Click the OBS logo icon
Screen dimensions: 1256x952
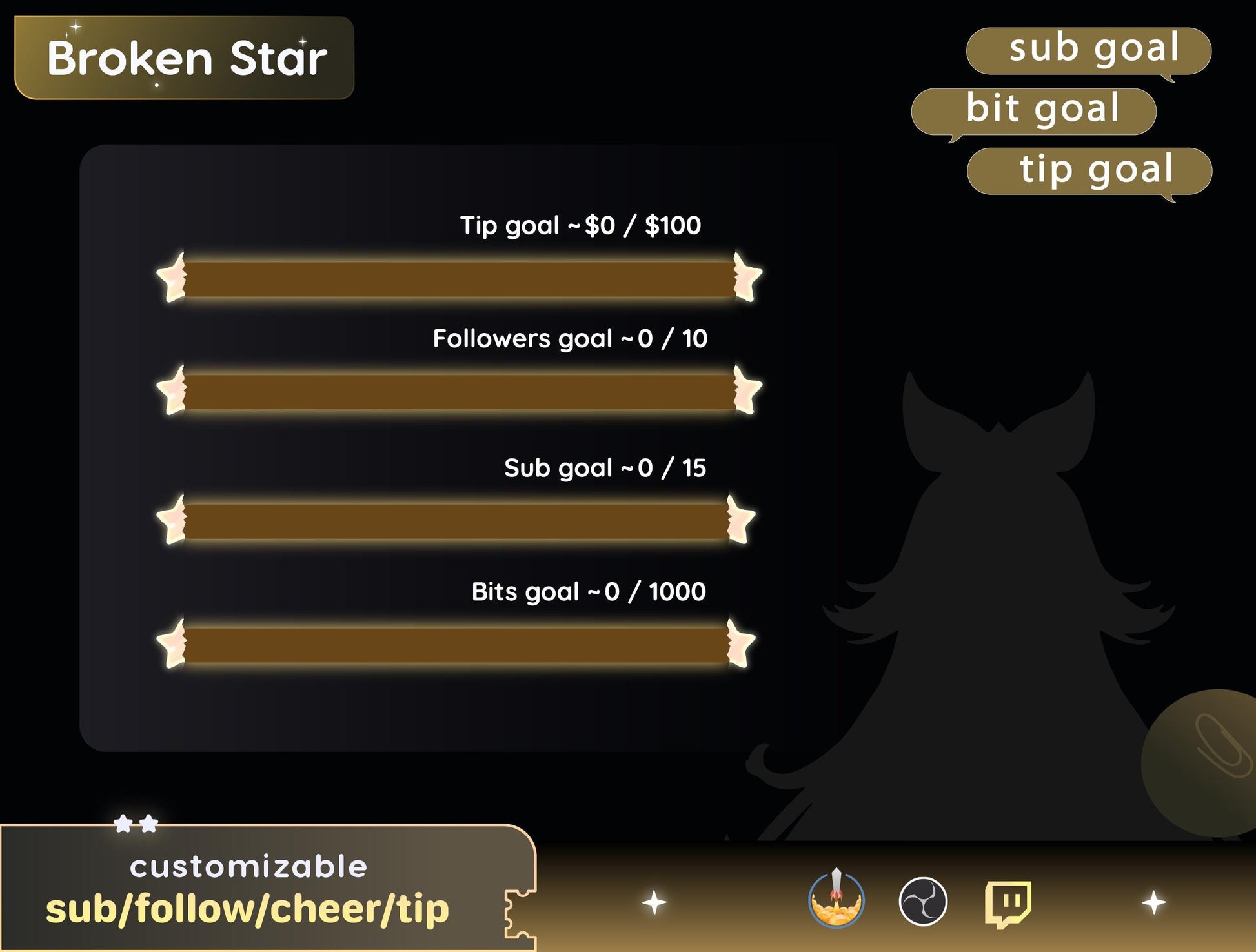(923, 901)
